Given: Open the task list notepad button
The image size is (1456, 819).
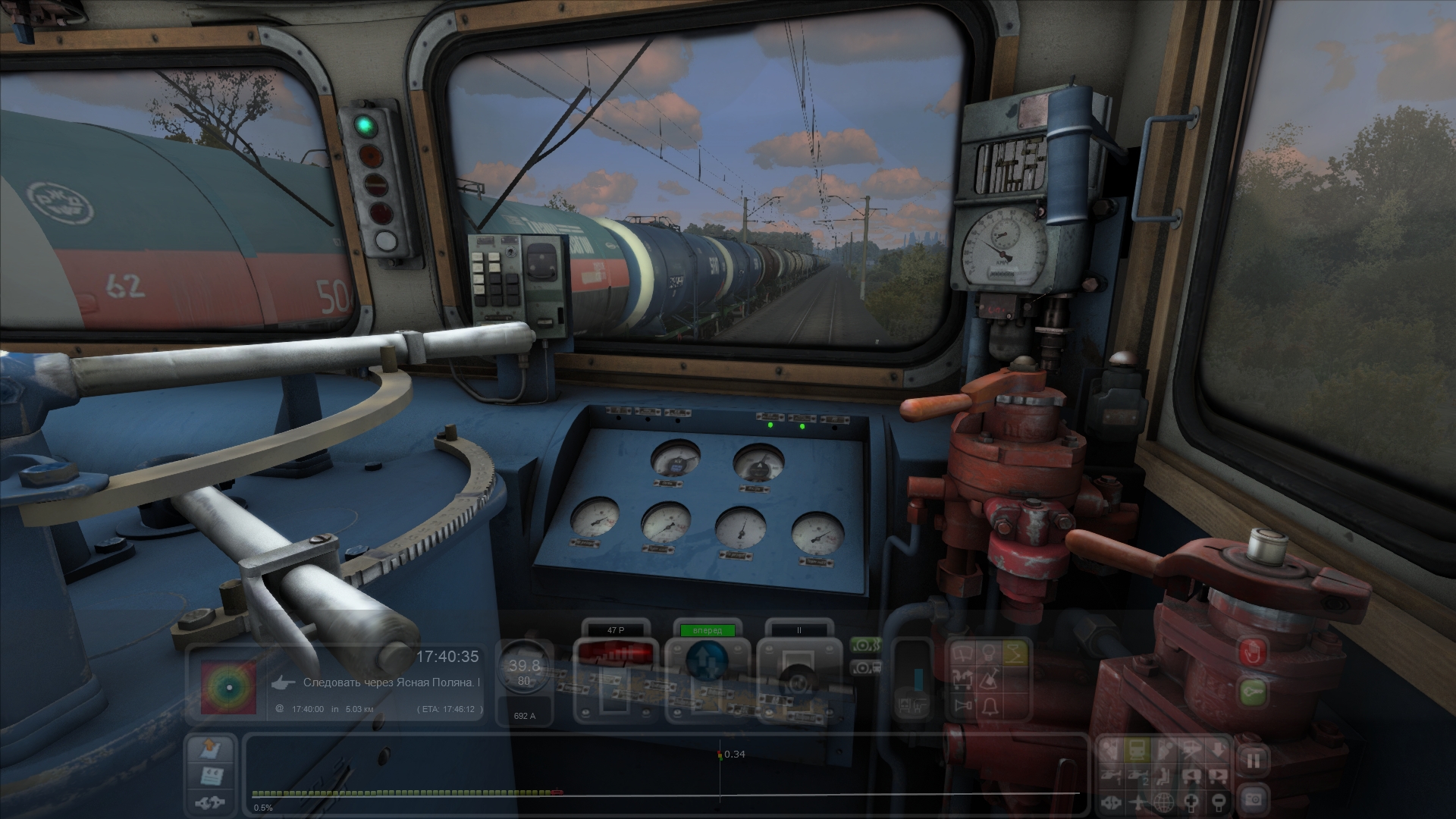Looking at the screenshot, I should [211, 775].
